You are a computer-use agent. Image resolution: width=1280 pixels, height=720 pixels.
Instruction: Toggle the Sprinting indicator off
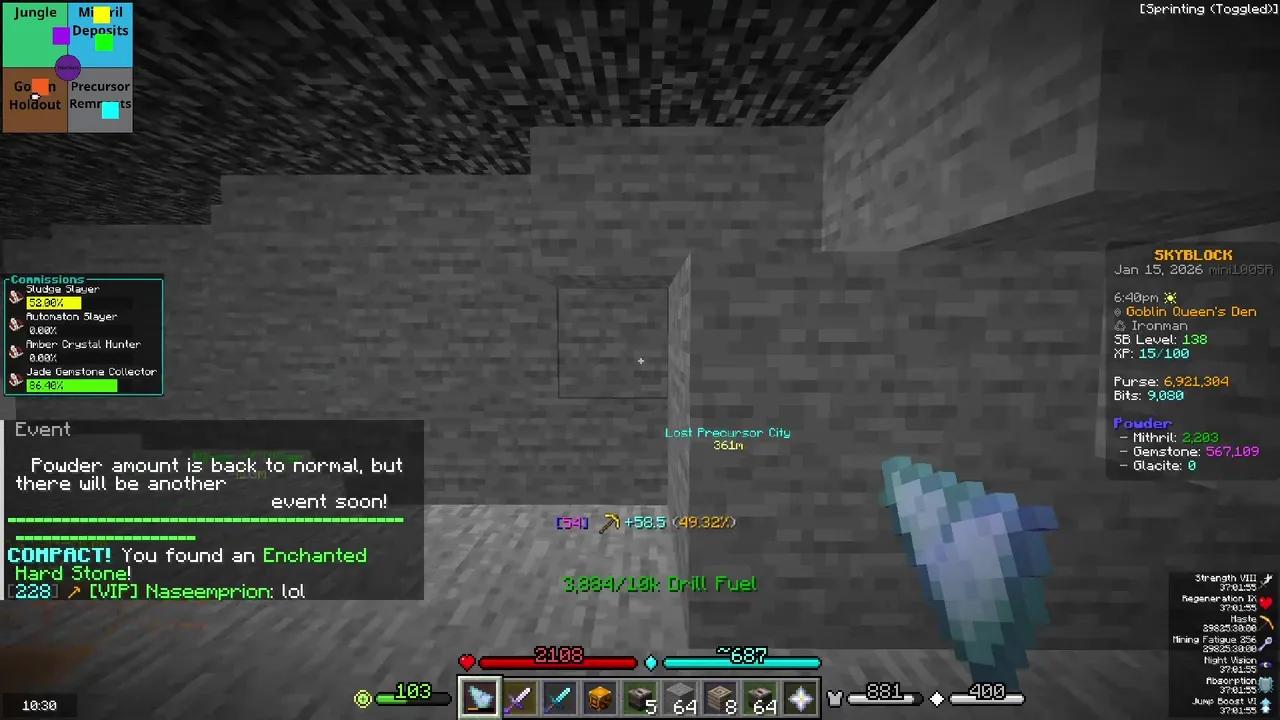1207,8
